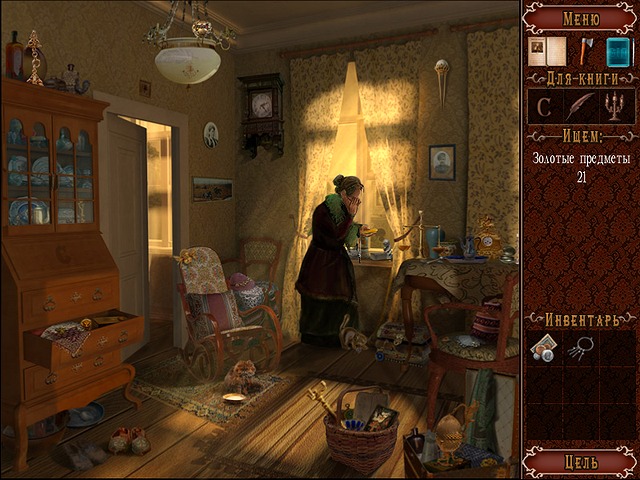Show the Цель objective
The image size is (640, 480).
[581, 462]
